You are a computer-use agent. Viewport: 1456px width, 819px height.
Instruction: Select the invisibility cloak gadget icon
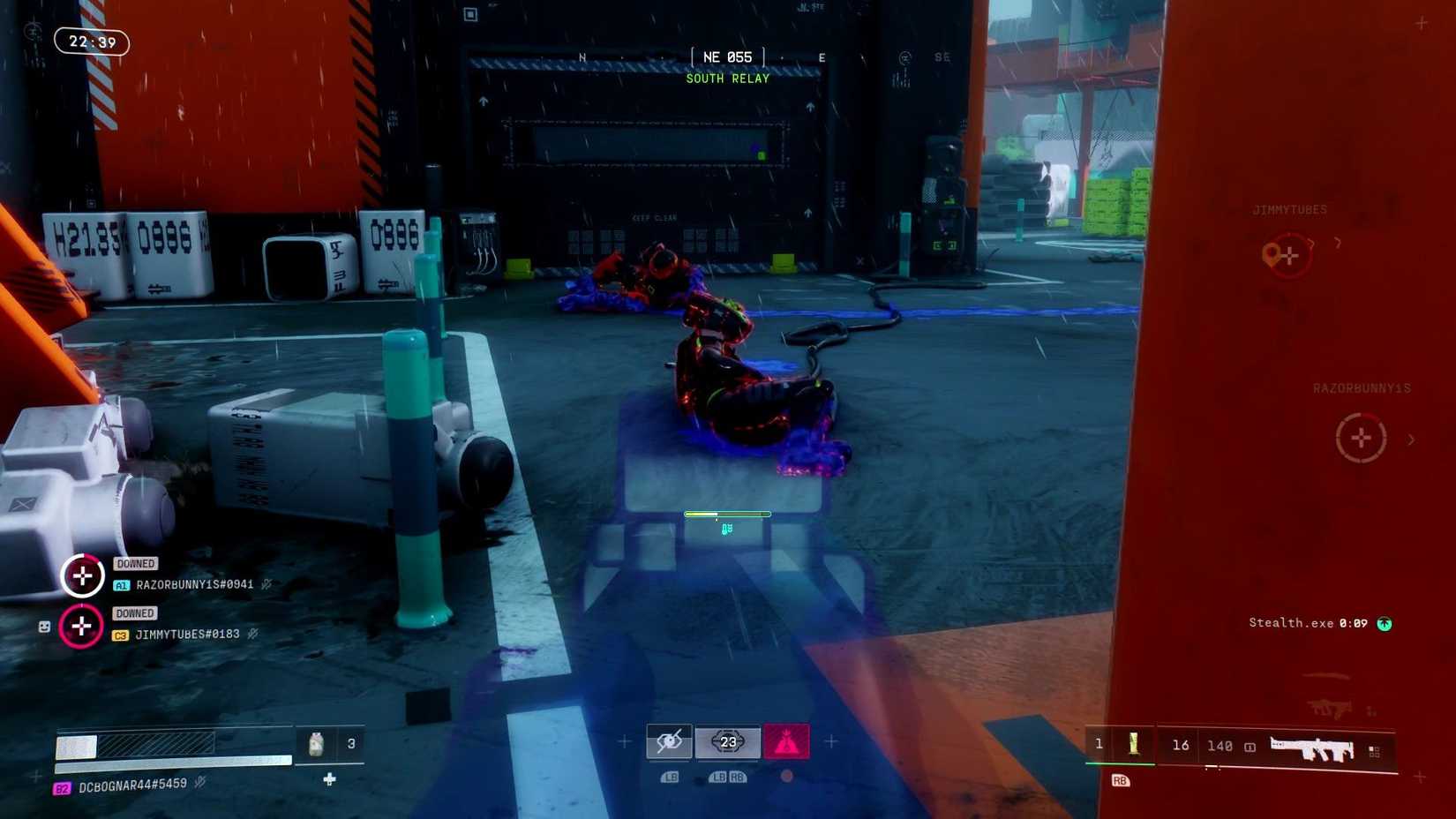click(670, 741)
